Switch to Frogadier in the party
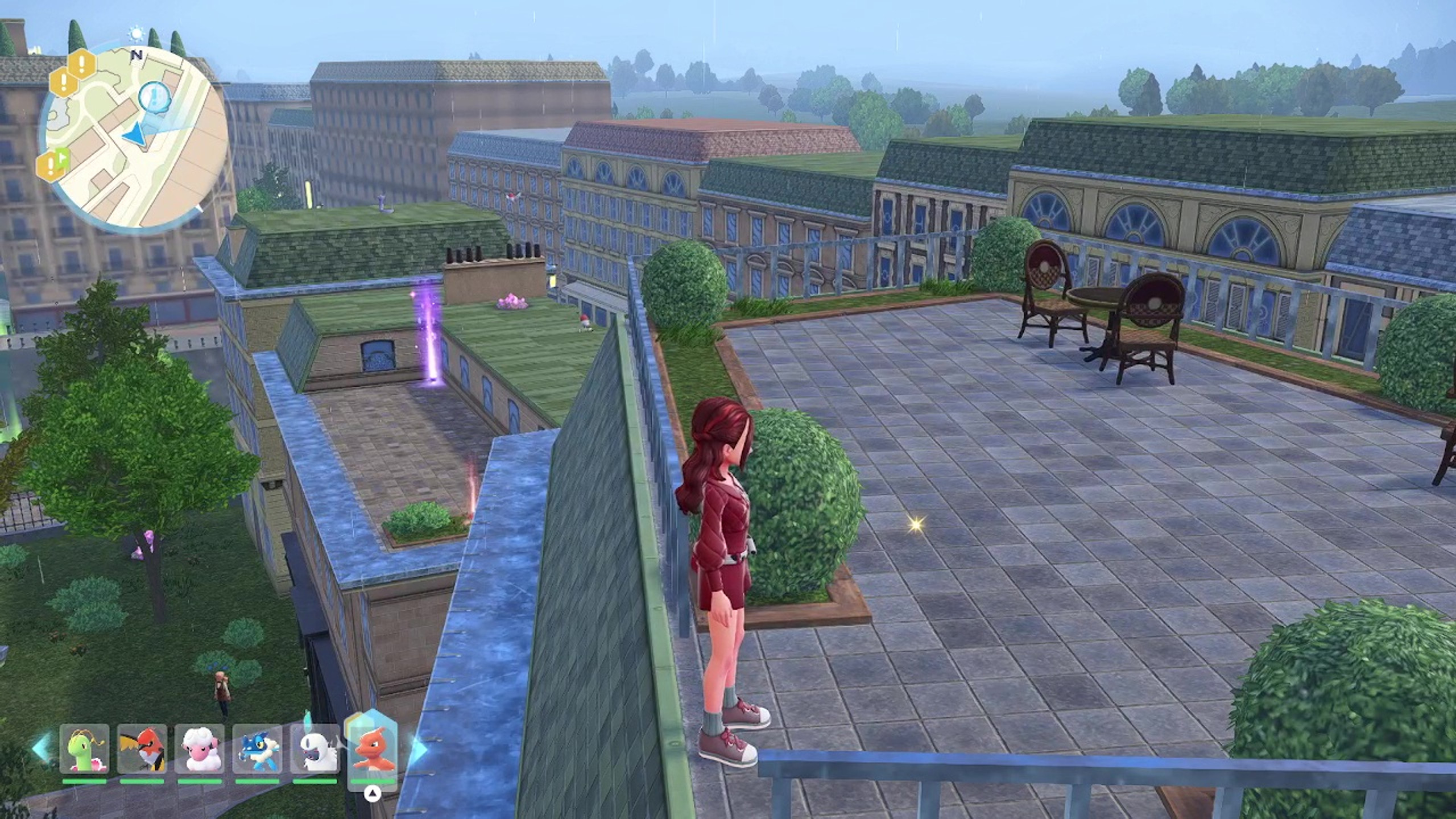This screenshot has height=819, width=1456. [x=258, y=749]
